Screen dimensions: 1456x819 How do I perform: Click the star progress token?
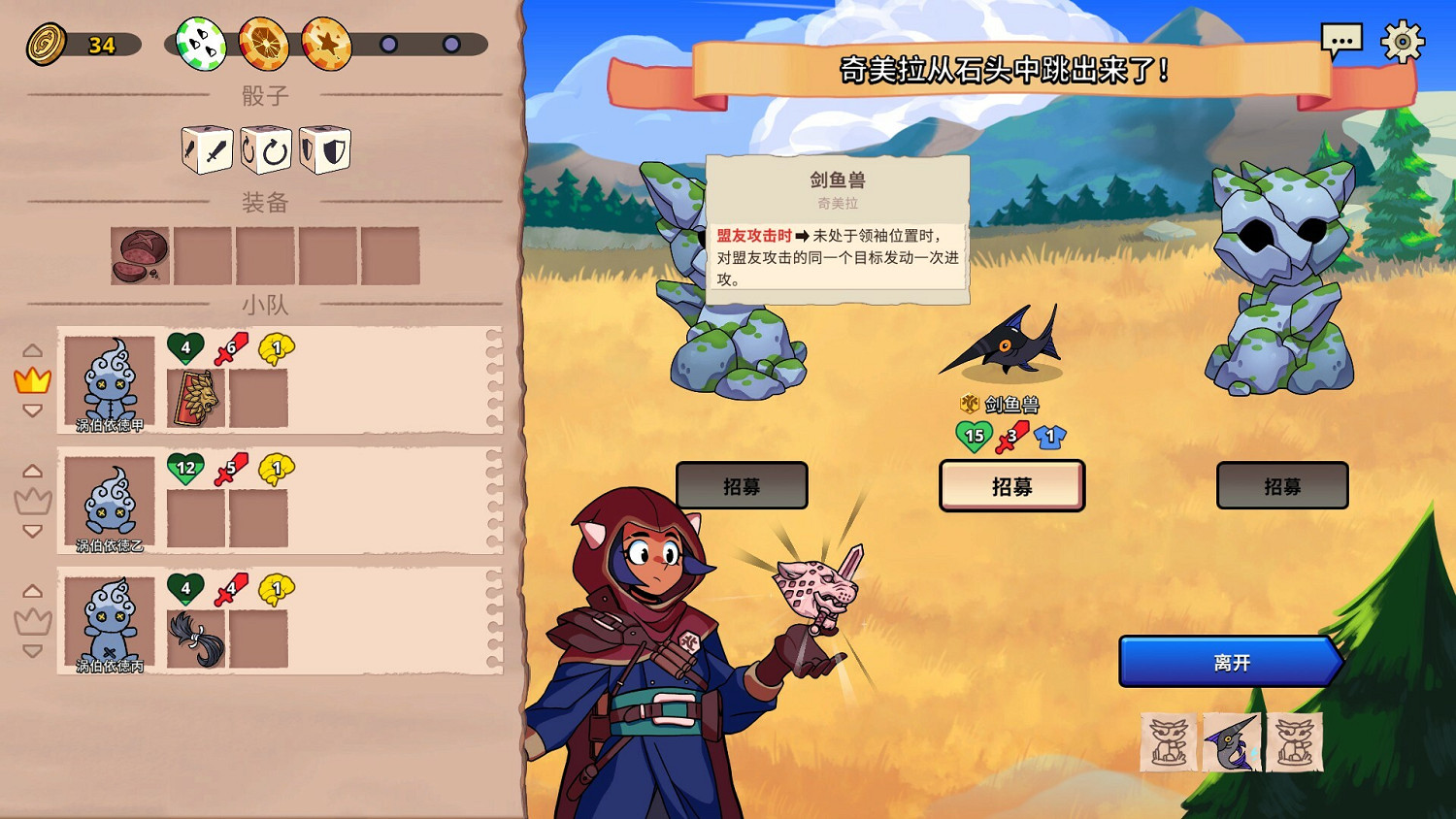click(x=328, y=46)
